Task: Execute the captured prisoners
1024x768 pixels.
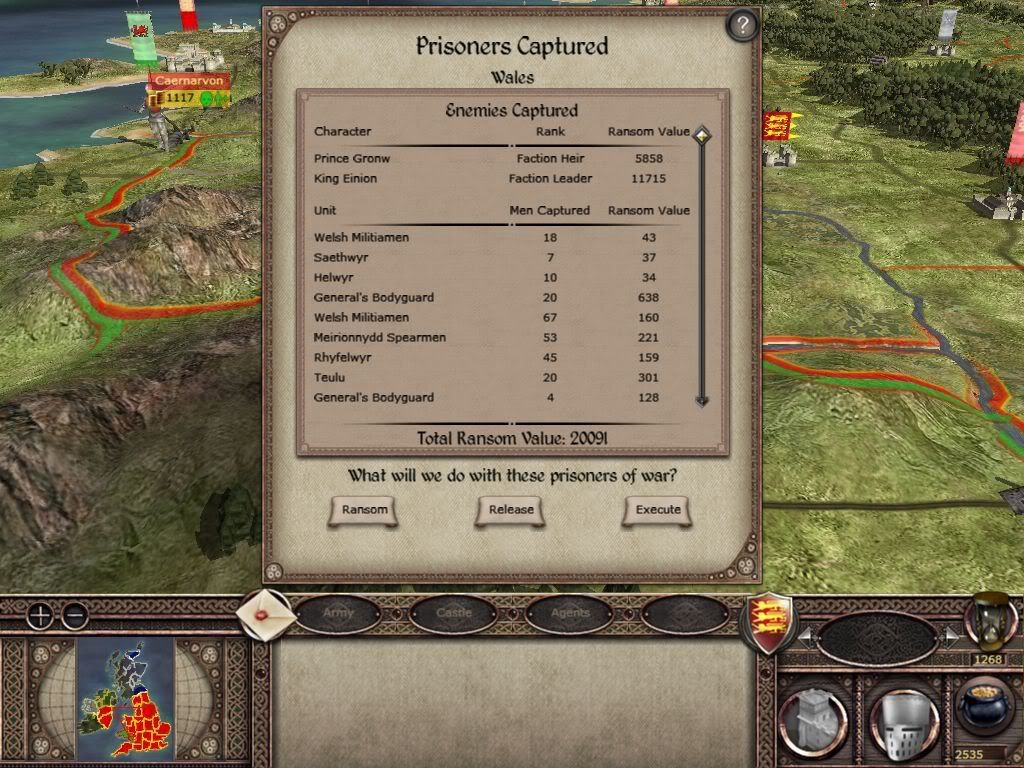Action: click(658, 510)
